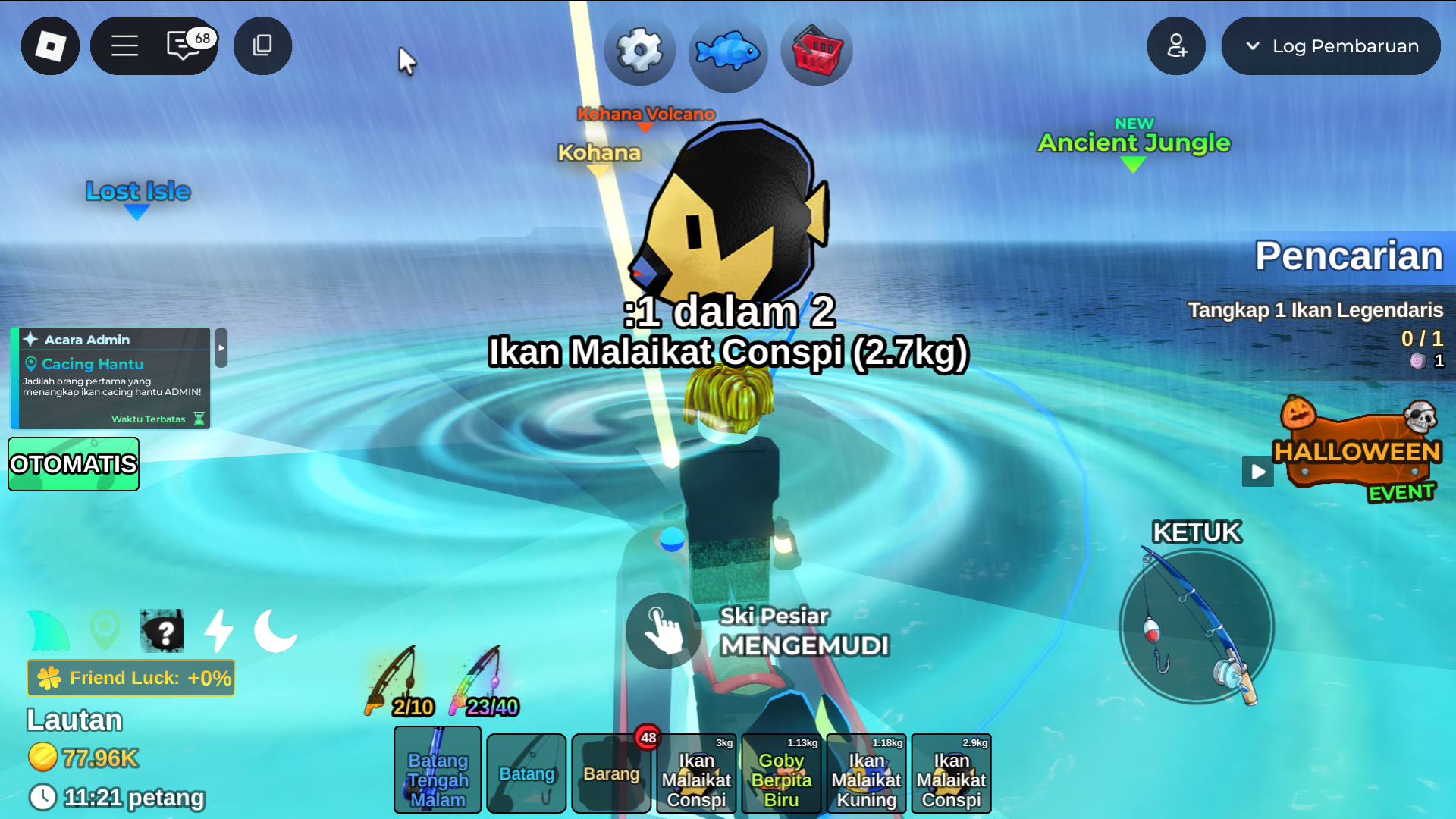Viewport: 1456px width, 819px height.
Task: Click the add friend icon
Action: 1176,46
